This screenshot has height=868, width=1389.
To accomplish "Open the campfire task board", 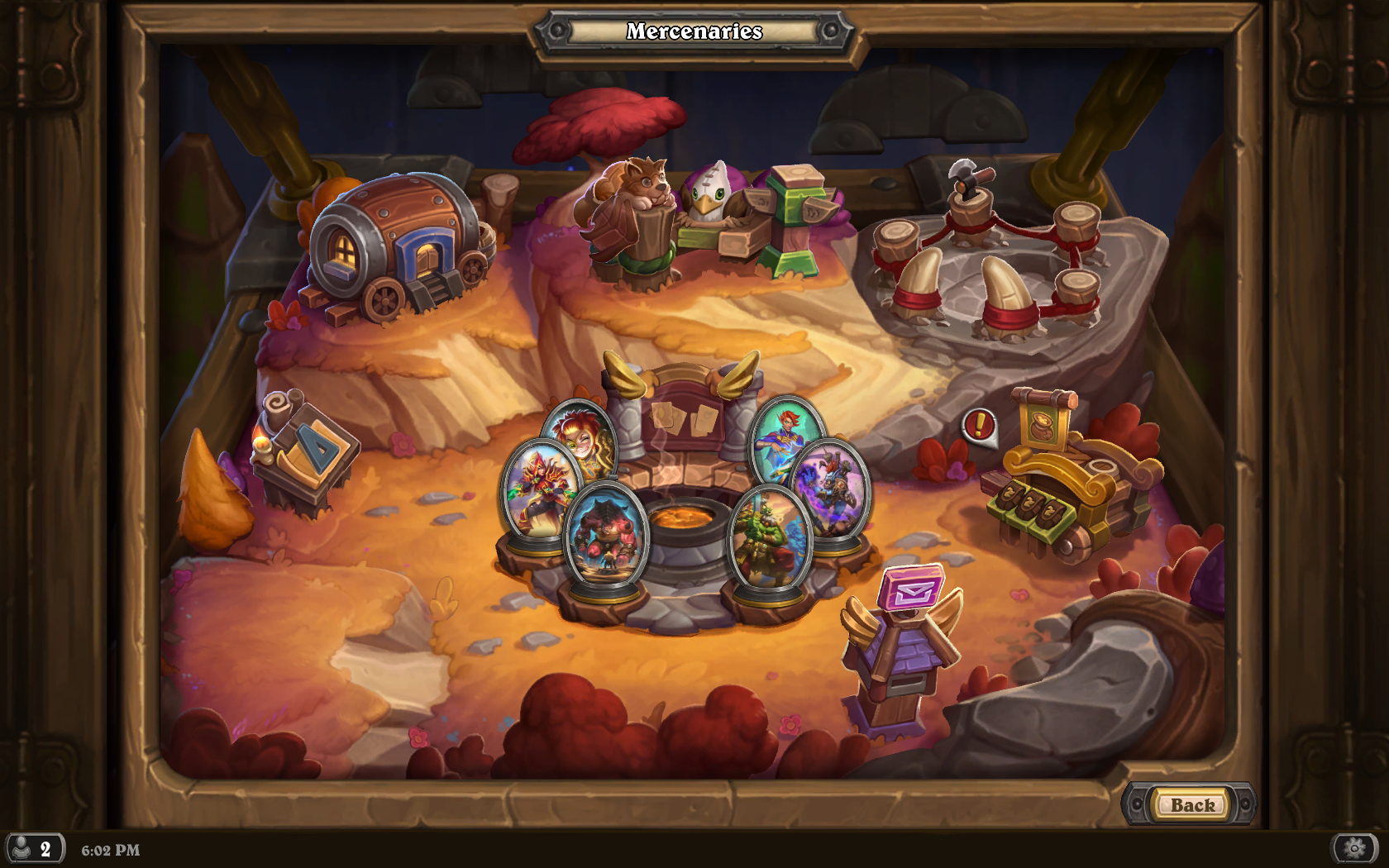I will tap(685, 496).
